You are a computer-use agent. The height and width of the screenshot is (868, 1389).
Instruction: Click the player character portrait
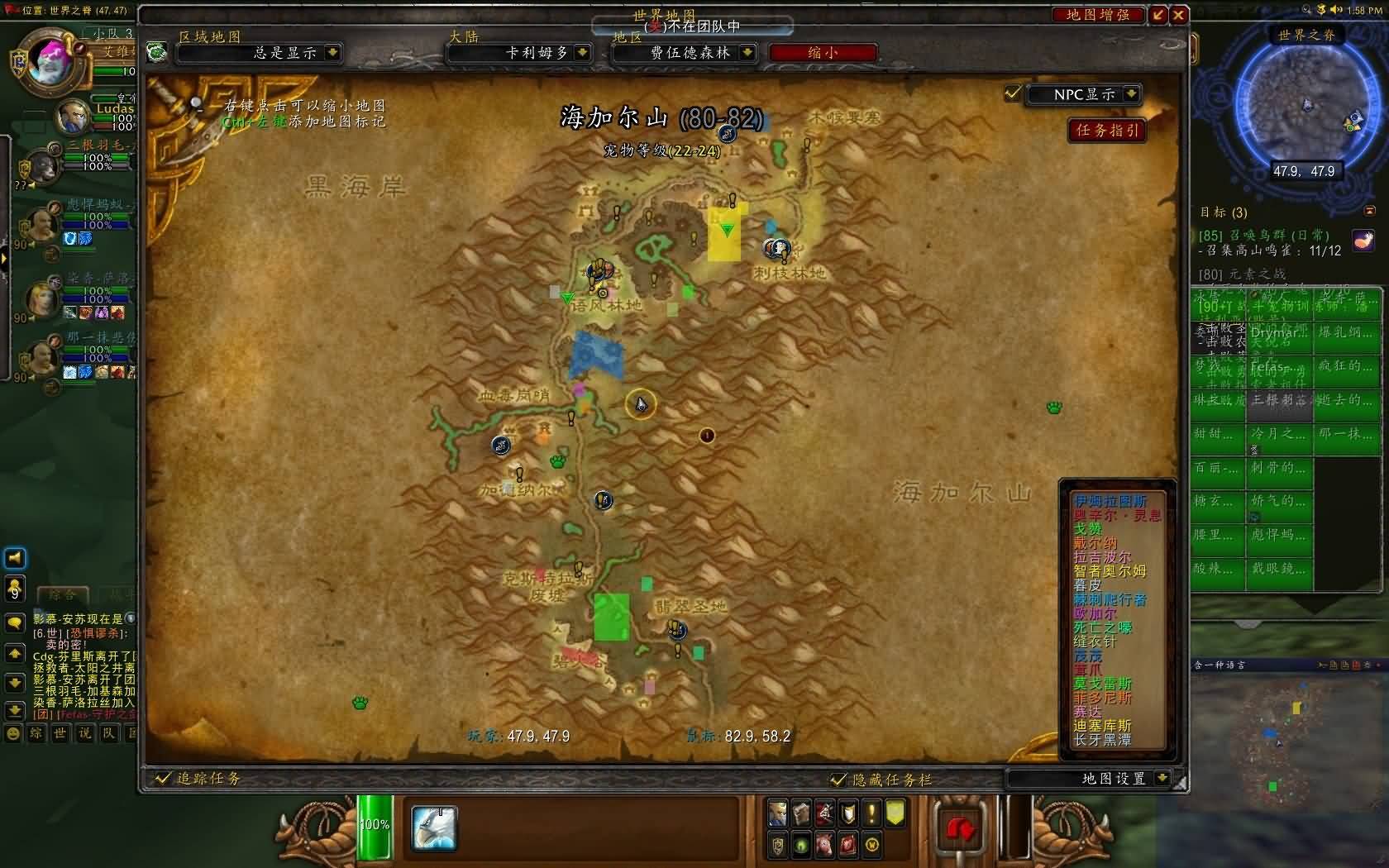click(x=51, y=60)
